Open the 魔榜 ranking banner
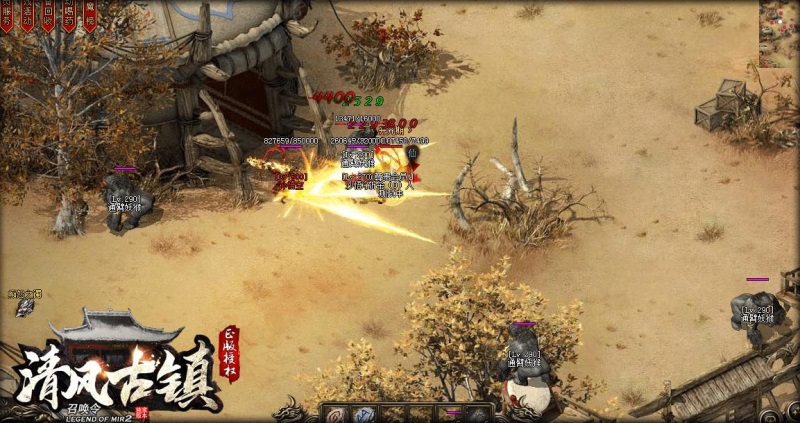 pos(89,15)
